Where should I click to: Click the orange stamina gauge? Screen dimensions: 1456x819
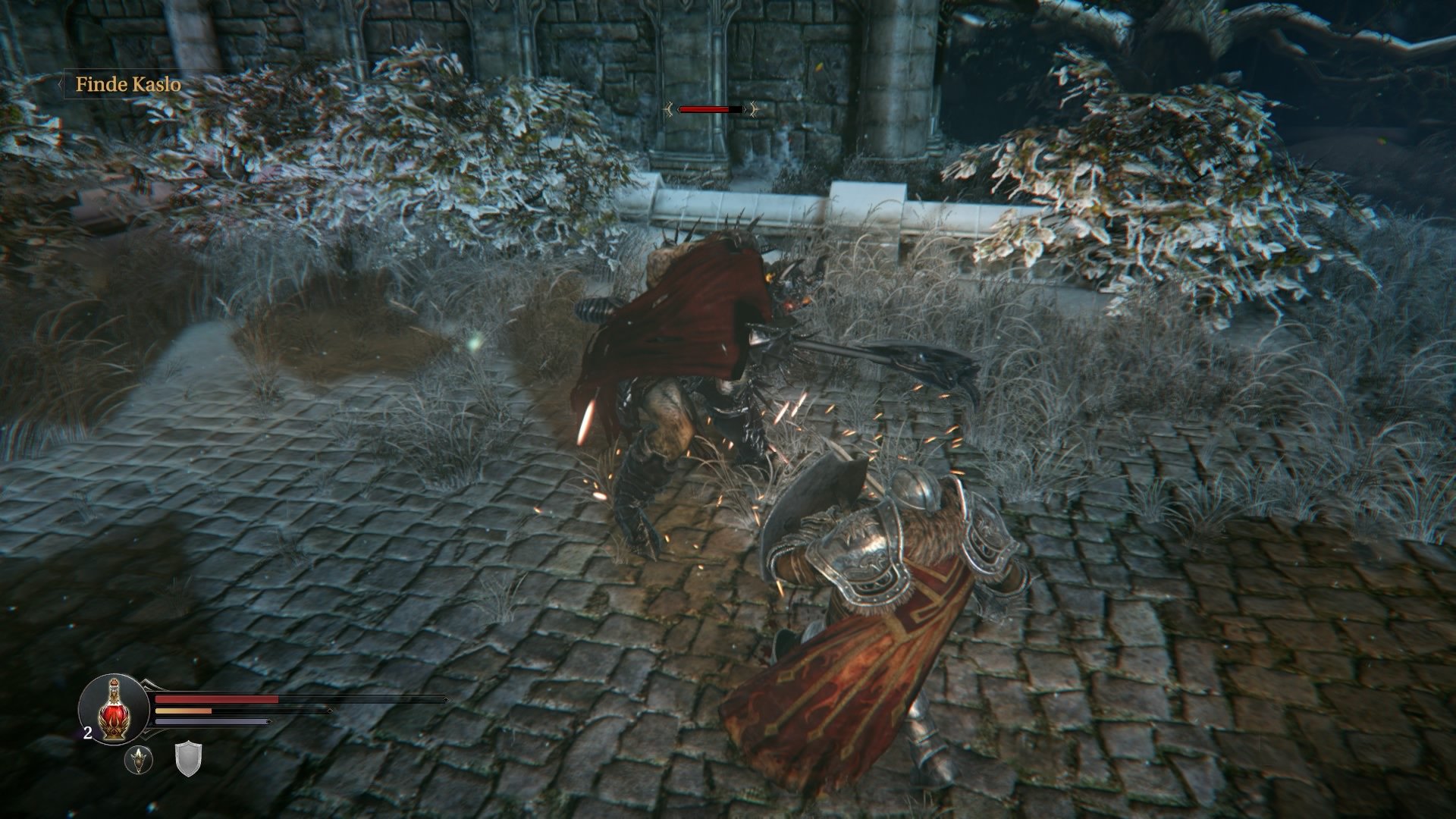click(182, 711)
